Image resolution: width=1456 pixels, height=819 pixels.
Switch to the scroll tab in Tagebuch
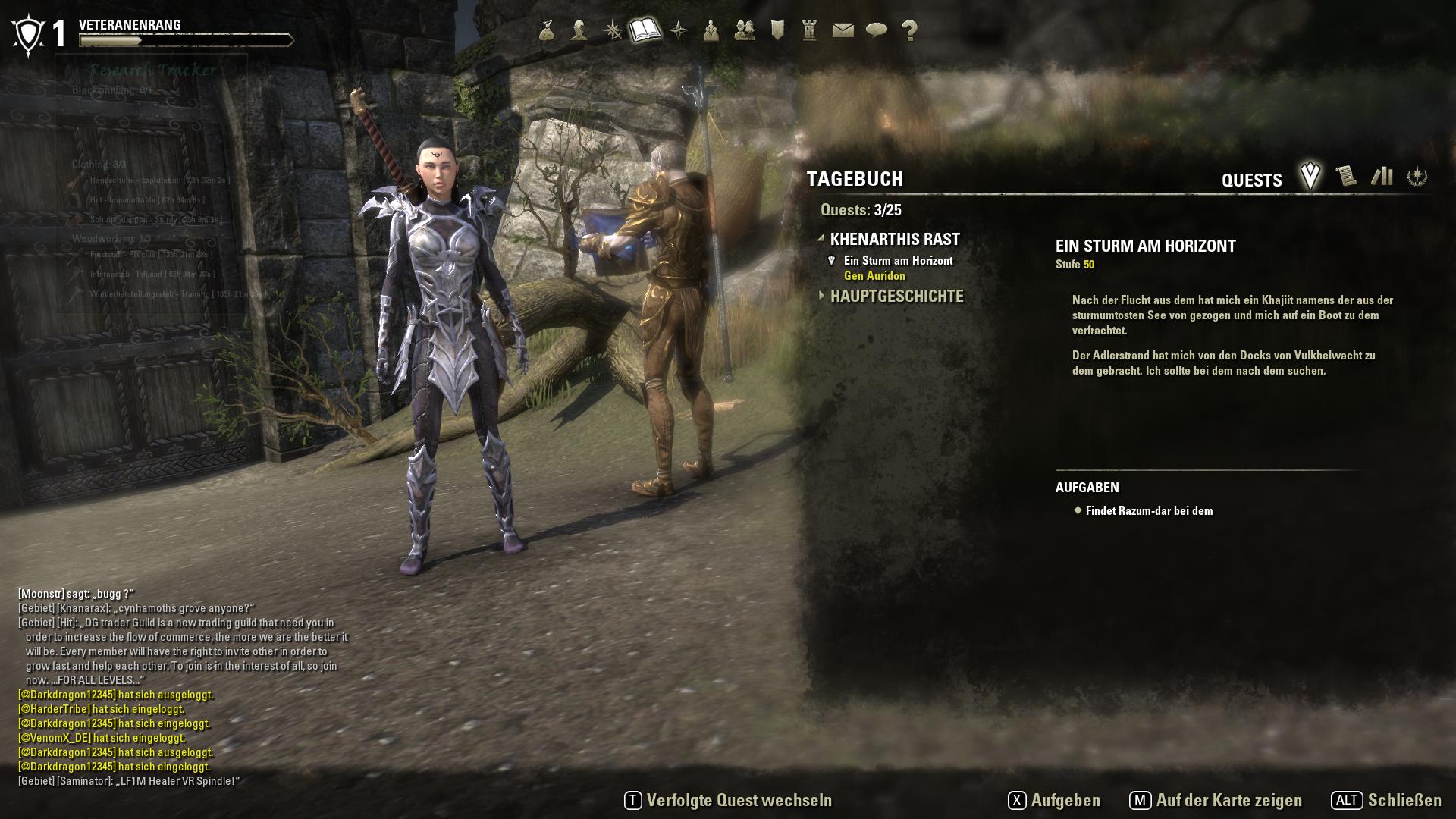1346,177
